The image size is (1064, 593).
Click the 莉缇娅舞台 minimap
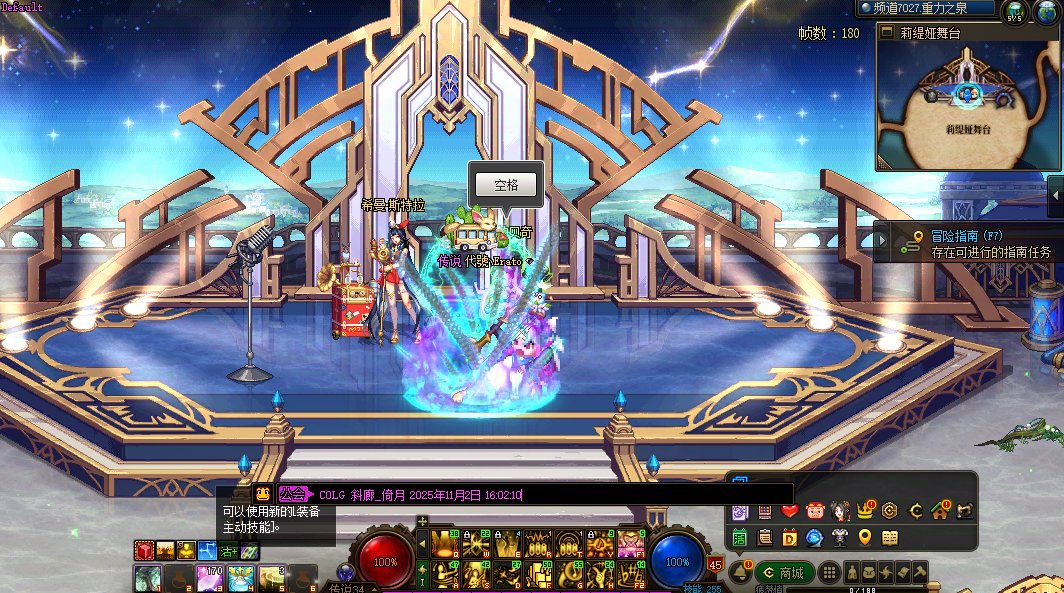967,104
